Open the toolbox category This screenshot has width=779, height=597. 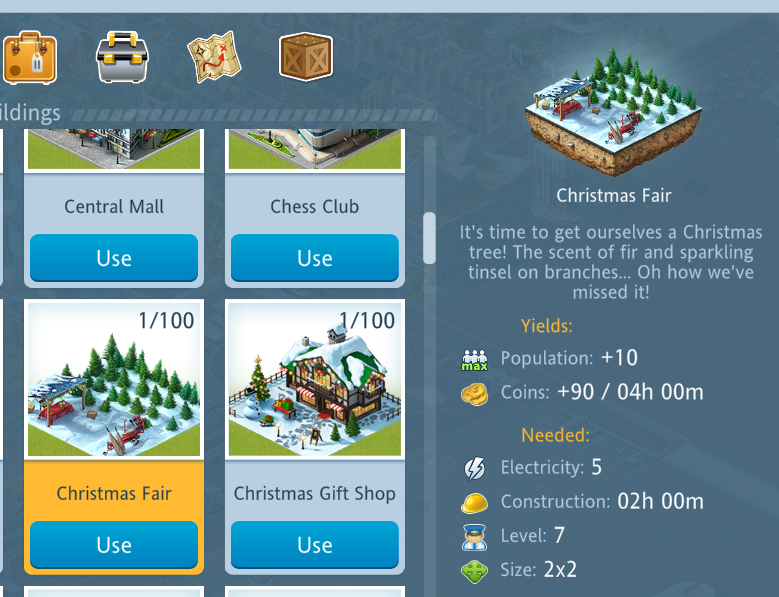tap(122, 57)
